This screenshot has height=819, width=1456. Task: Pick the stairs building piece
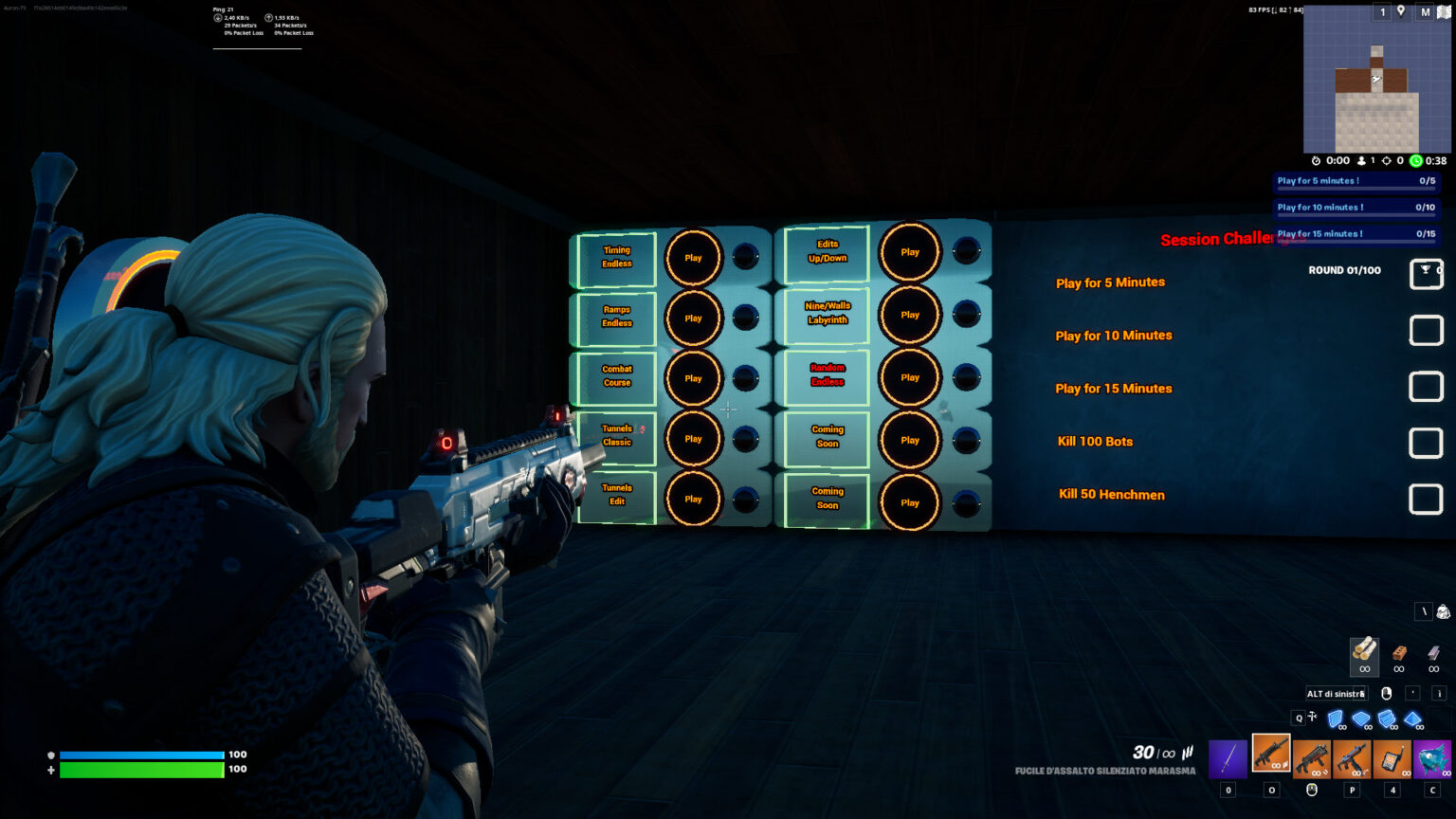tap(1387, 719)
